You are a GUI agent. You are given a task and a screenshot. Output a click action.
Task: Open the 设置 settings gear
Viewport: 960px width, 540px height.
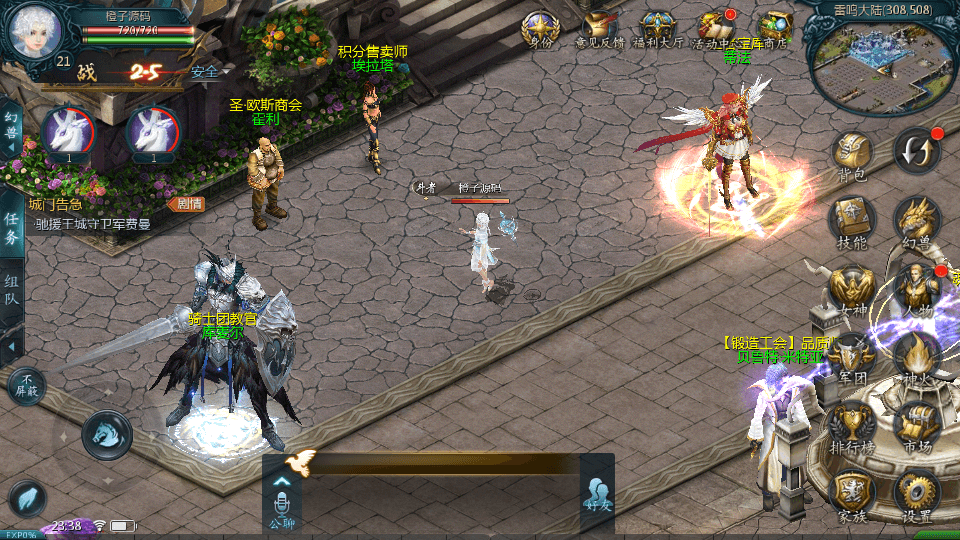(916, 495)
